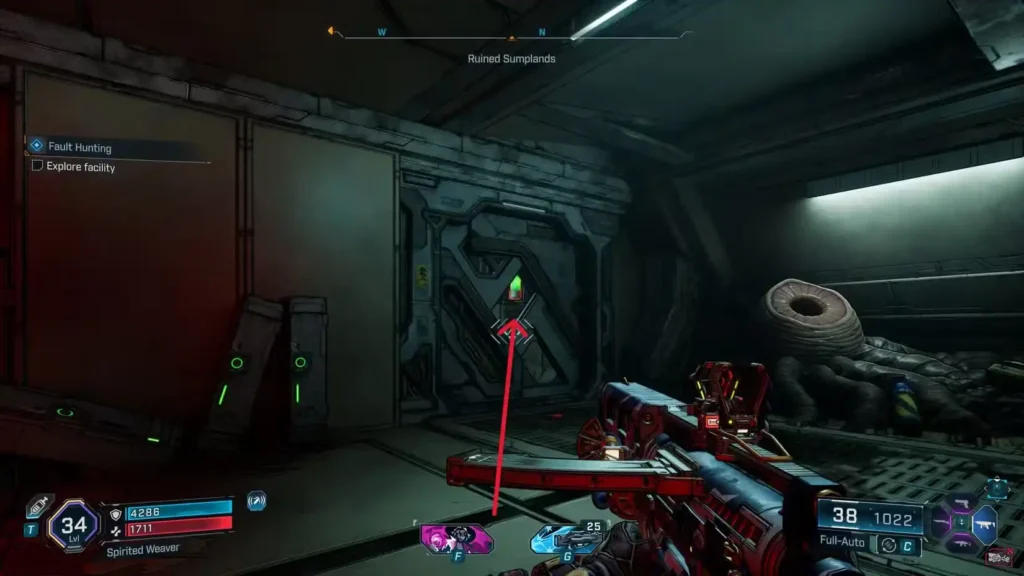Select the Fault Hunting quest tracker
This screenshot has width=1024, height=576.
(x=80, y=147)
